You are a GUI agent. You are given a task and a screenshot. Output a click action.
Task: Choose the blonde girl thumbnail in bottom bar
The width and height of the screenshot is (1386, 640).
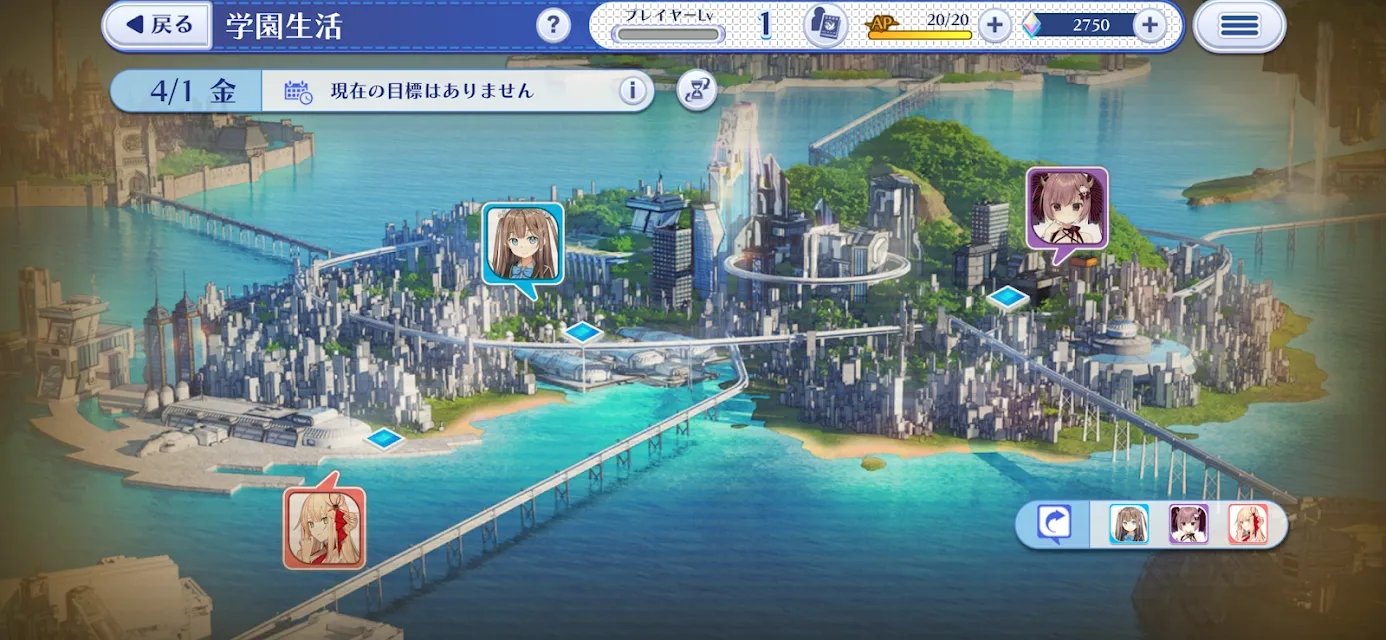[x=1248, y=524]
